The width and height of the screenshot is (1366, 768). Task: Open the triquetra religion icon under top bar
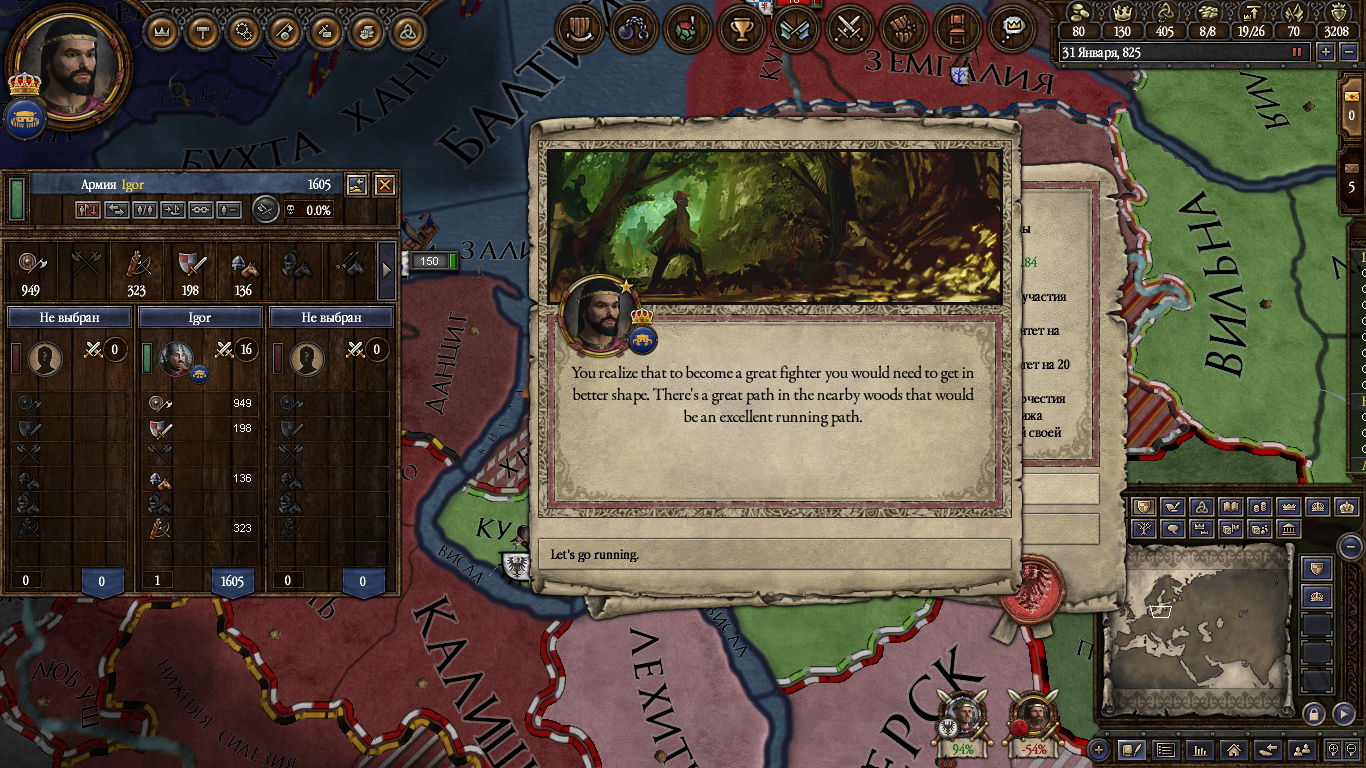tap(406, 31)
